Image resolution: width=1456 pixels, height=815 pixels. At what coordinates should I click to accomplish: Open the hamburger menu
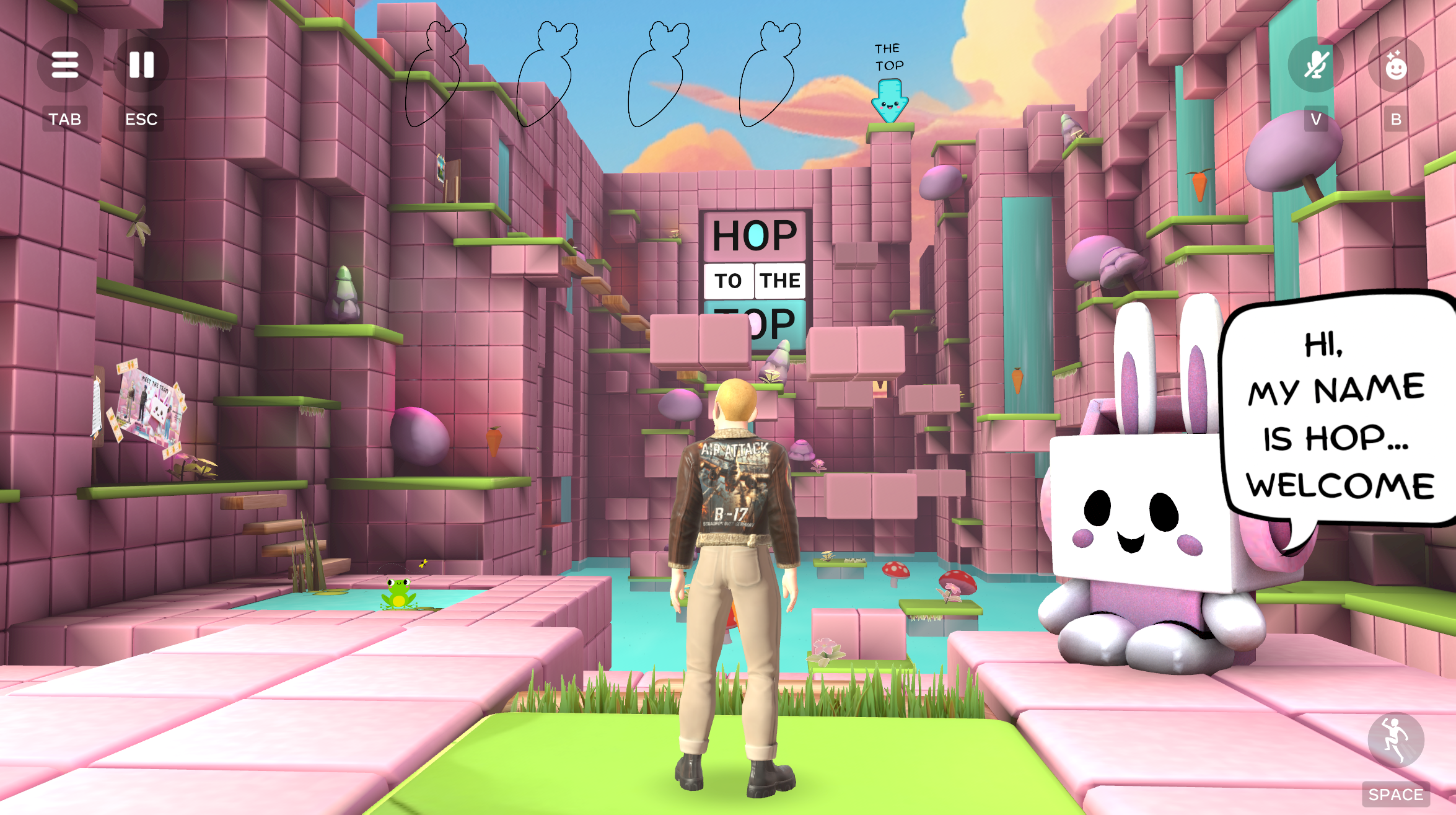(x=65, y=64)
